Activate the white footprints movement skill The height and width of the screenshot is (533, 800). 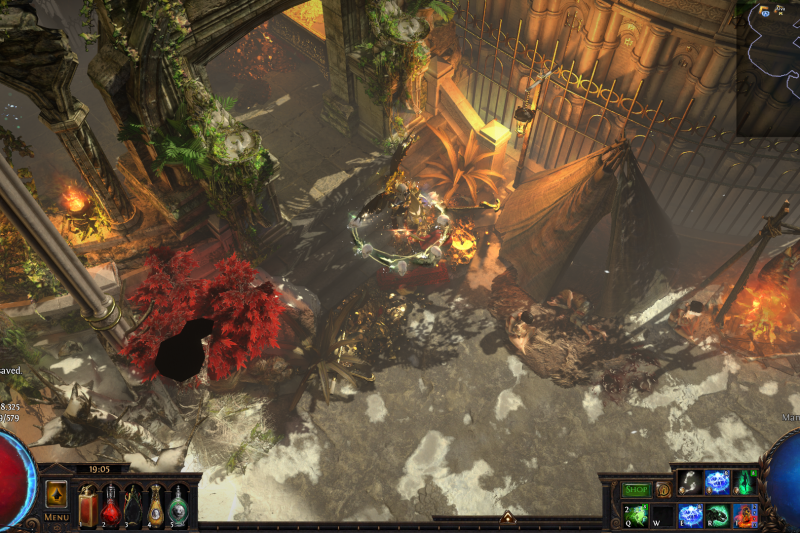[x=691, y=482]
